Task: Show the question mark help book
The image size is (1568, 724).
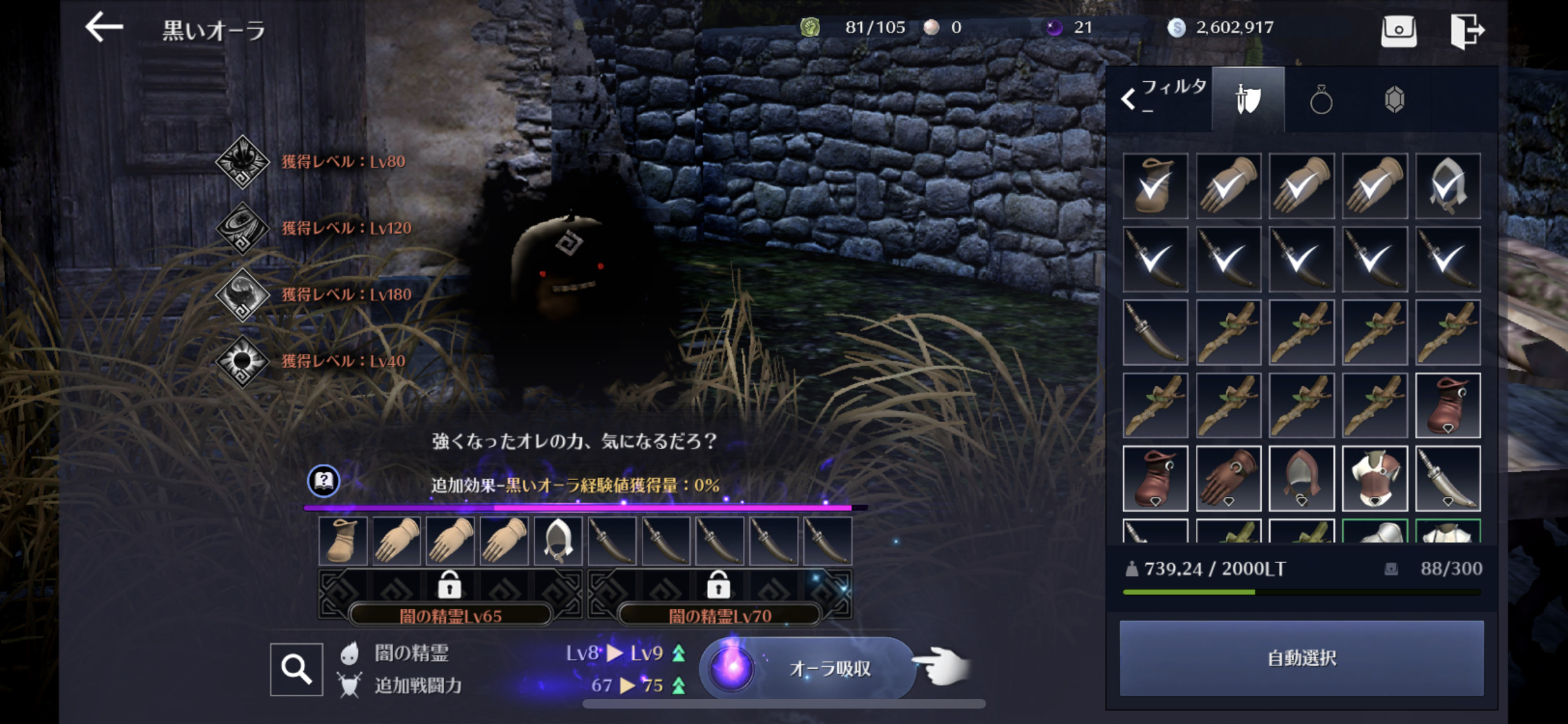Action: (x=324, y=481)
